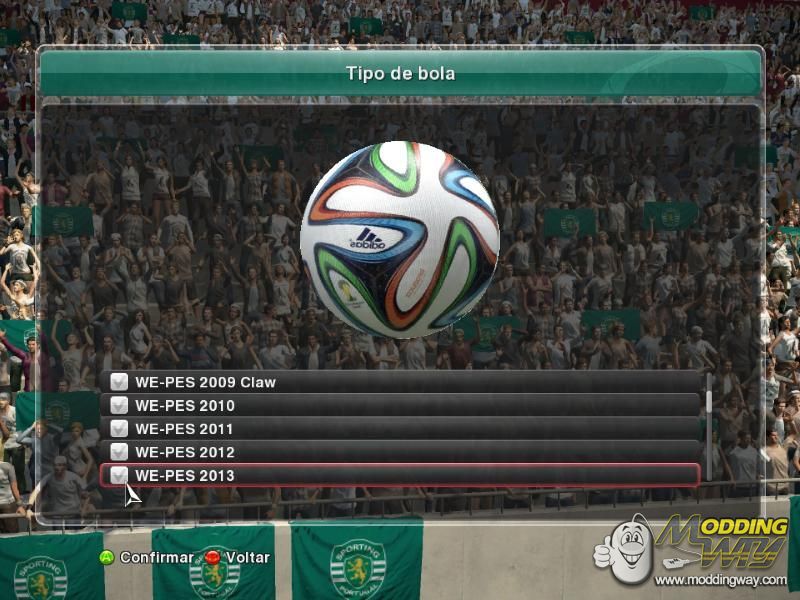This screenshot has width=800, height=600.
Task: Select WE-PES 2012 from the list
Action: [x=400, y=452]
